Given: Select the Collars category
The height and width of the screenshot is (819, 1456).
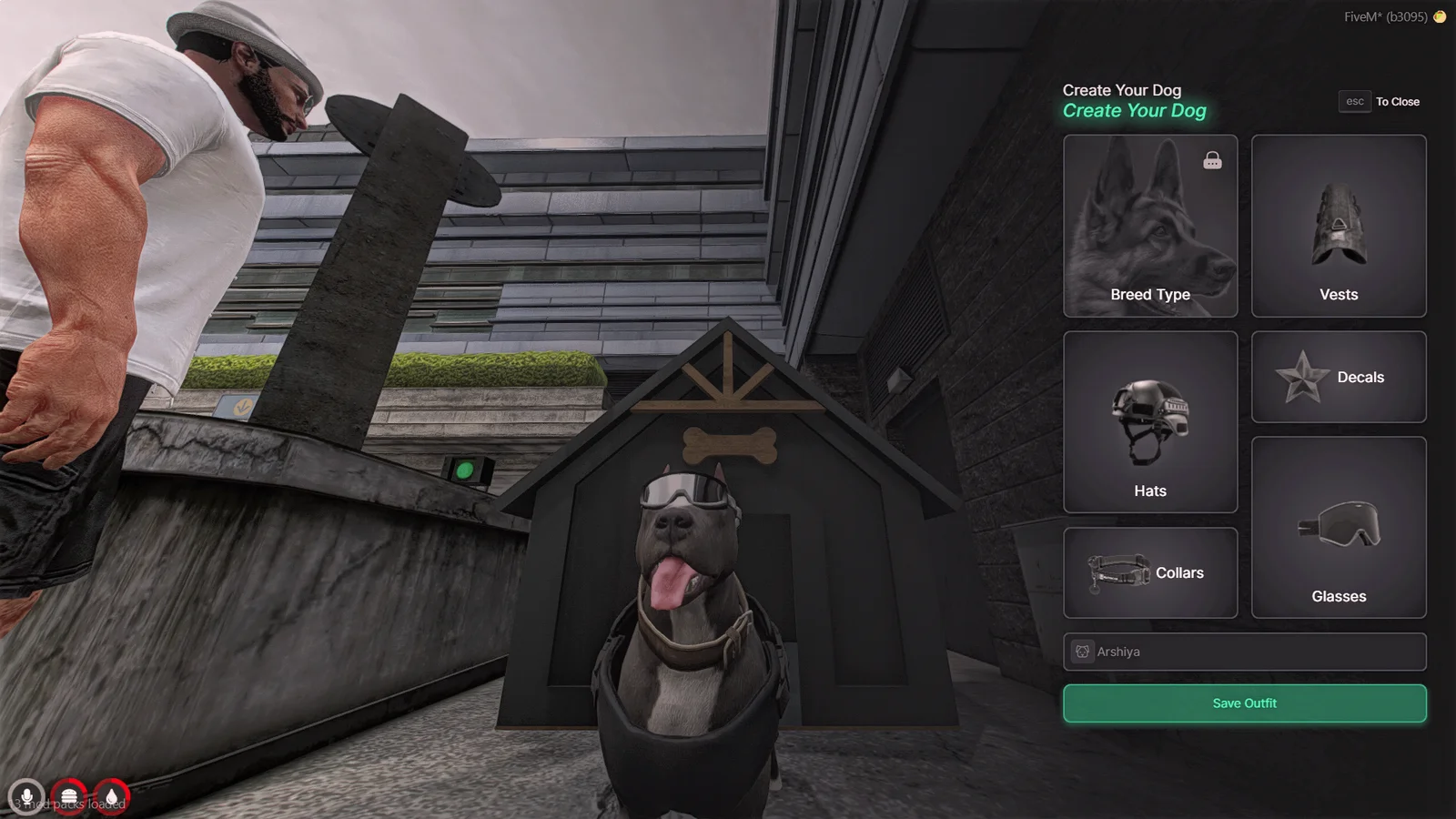Looking at the screenshot, I should coord(1149,573).
